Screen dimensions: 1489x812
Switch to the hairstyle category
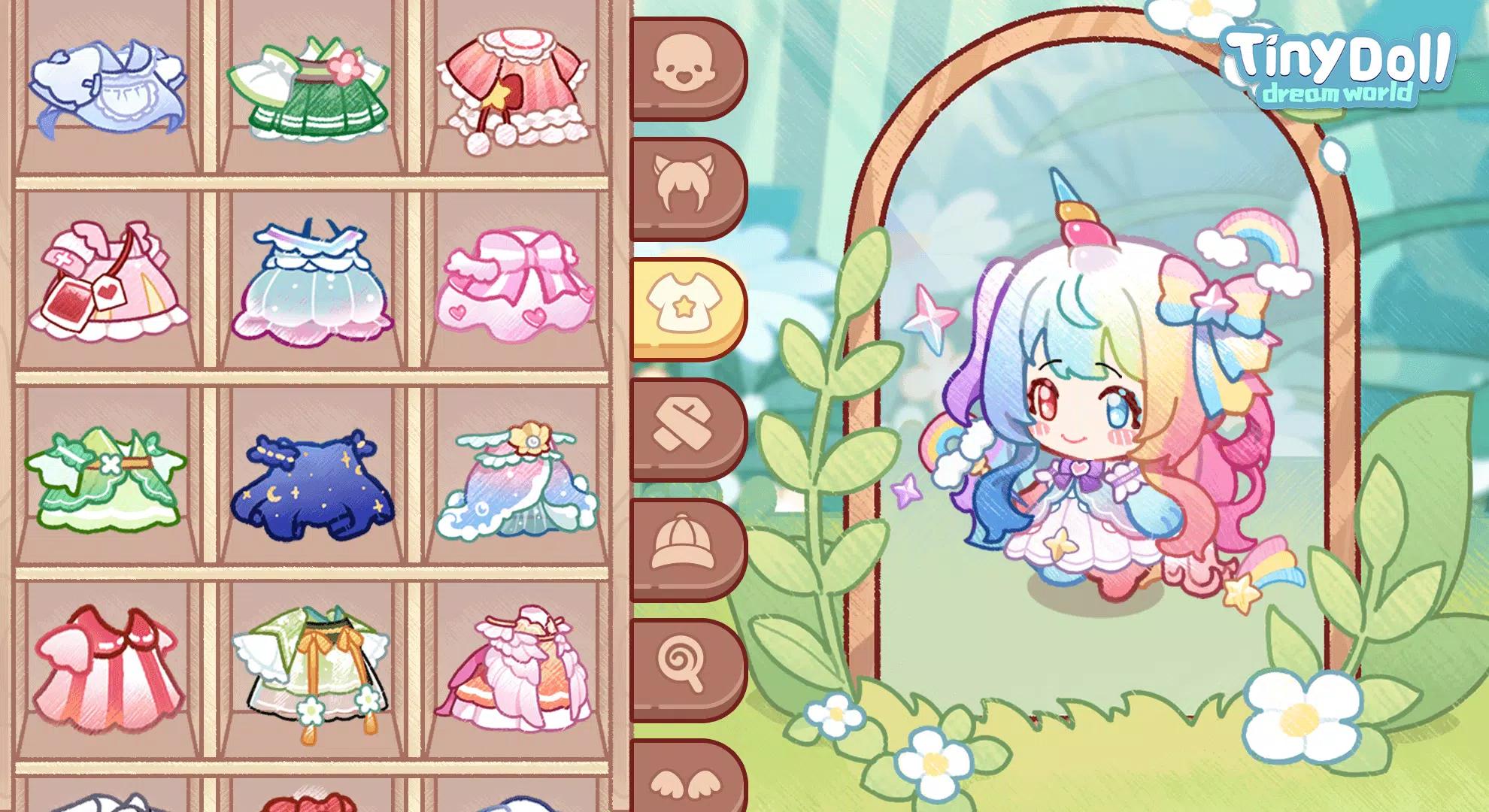[686, 189]
